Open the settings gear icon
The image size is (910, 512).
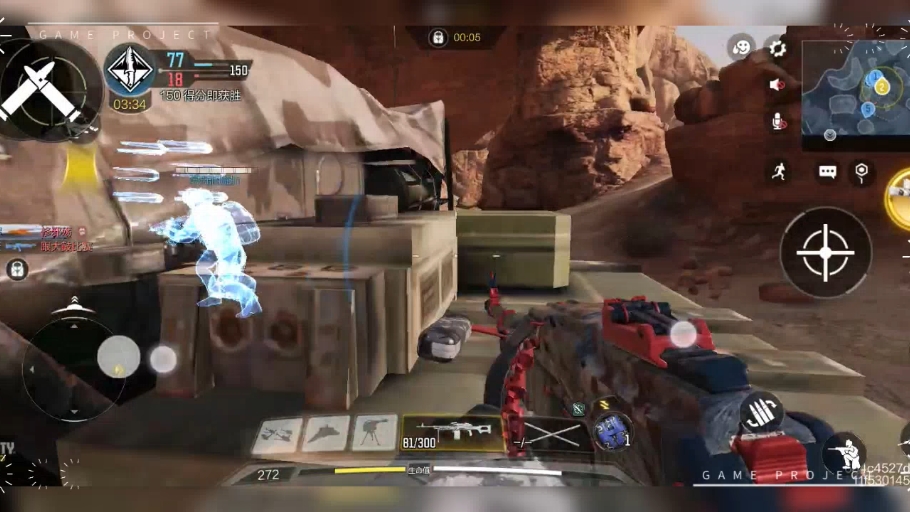(777, 48)
